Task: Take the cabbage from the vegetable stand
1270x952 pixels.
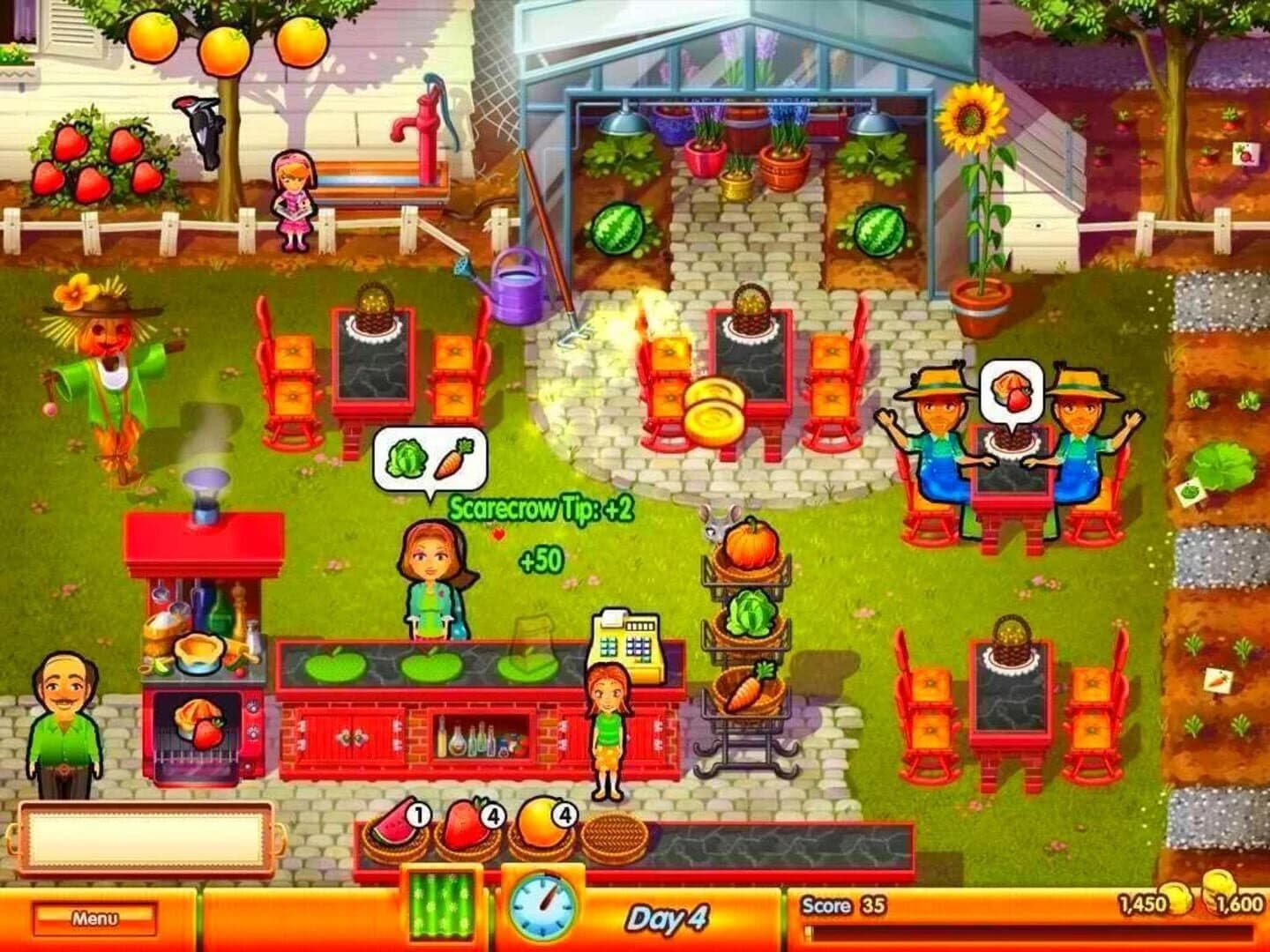Action: coord(751,613)
